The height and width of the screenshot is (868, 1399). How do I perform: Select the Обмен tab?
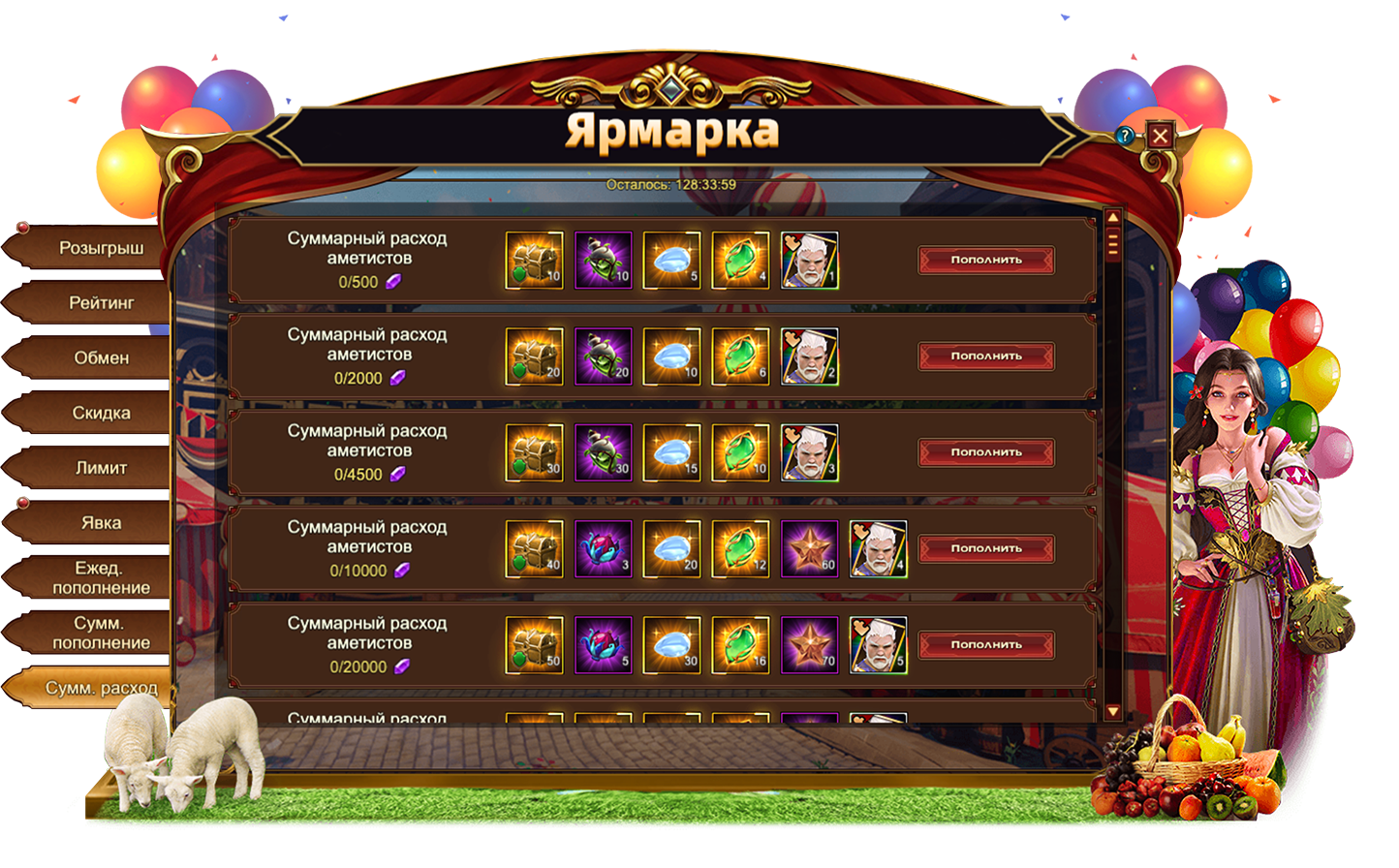point(100,358)
